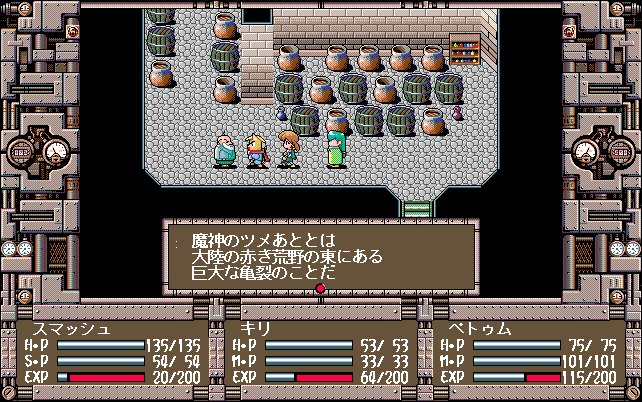Select the スマッシュ party status panel

[x=111, y=353]
